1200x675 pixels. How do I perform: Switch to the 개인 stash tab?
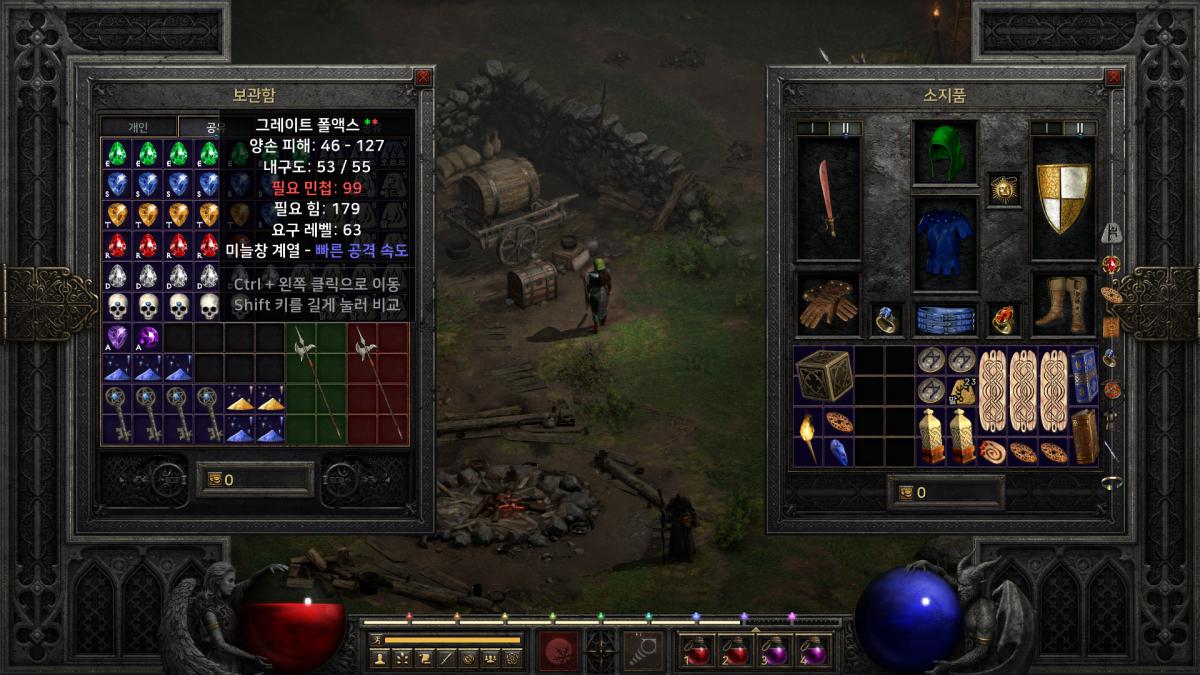pyautogui.click(x=138, y=127)
